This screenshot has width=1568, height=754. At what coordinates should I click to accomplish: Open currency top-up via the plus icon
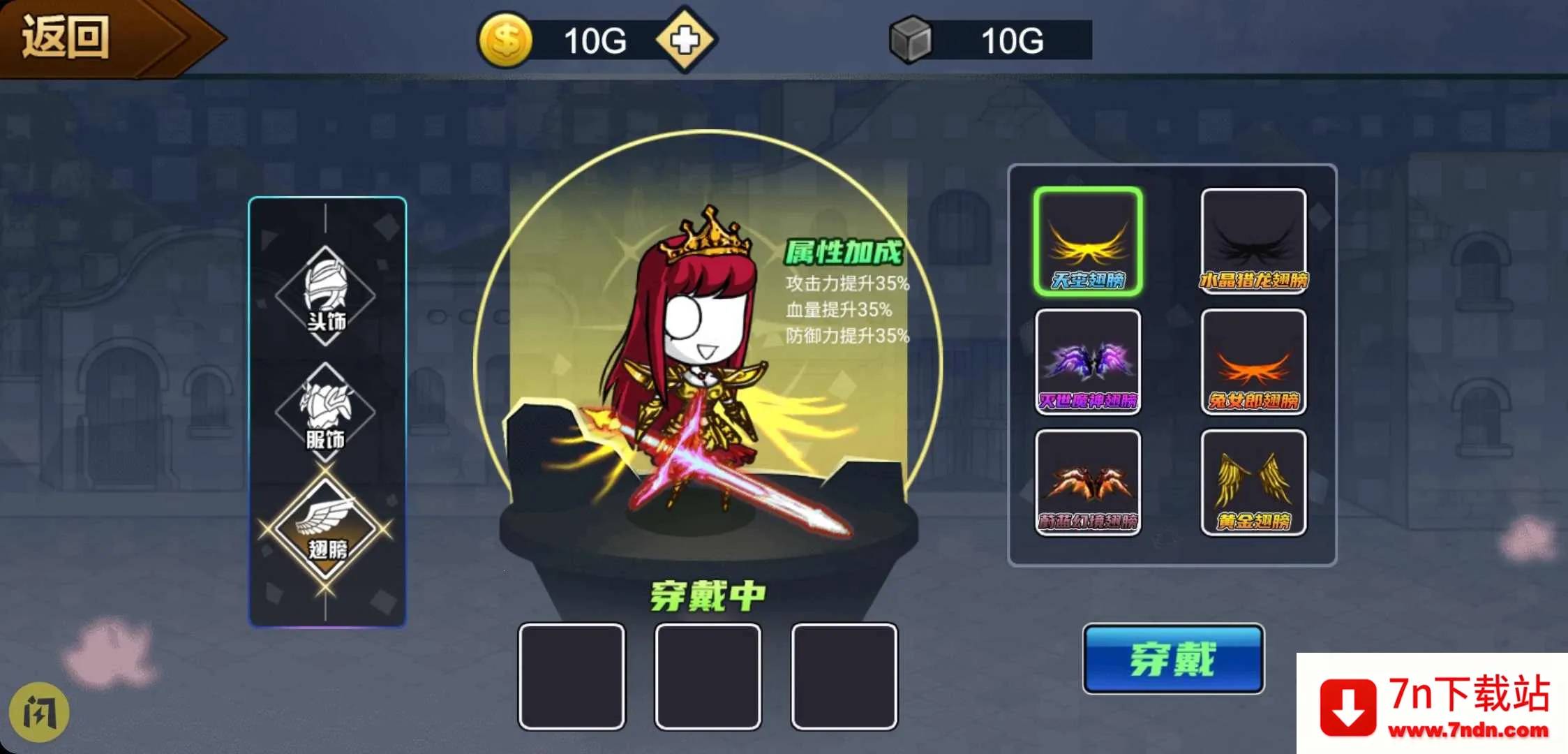tap(685, 38)
